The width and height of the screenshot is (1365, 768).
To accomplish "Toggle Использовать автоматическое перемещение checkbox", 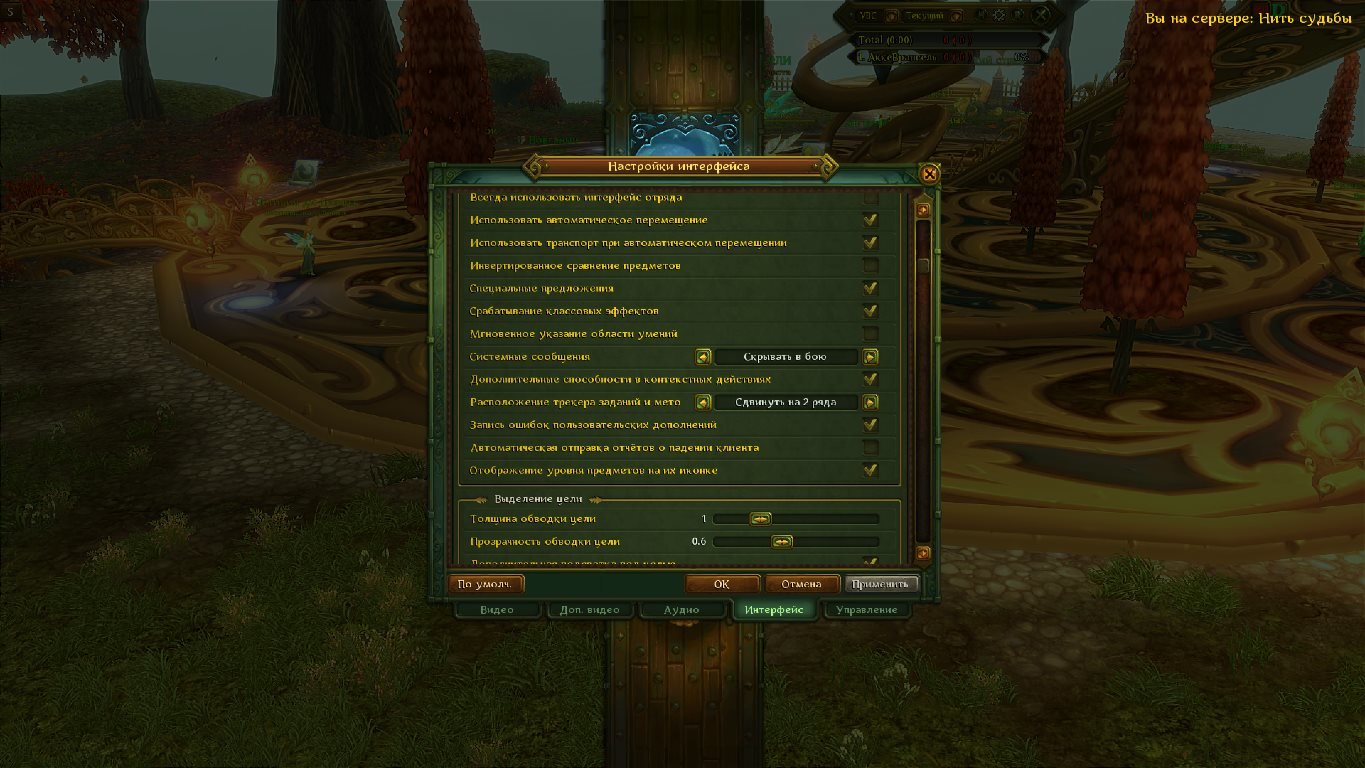I will click(x=870, y=220).
